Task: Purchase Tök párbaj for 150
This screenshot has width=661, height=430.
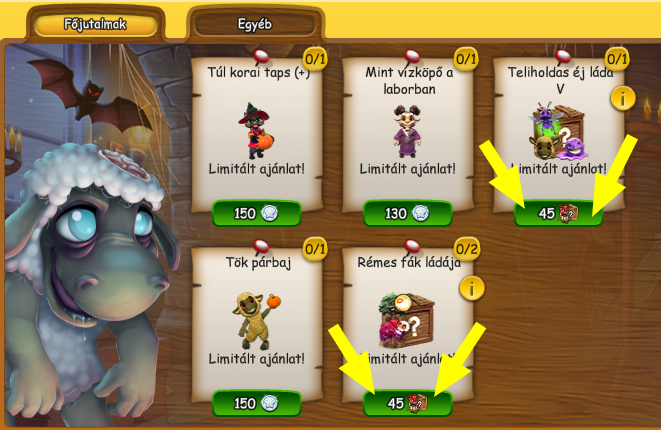Action: (x=256, y=403)
